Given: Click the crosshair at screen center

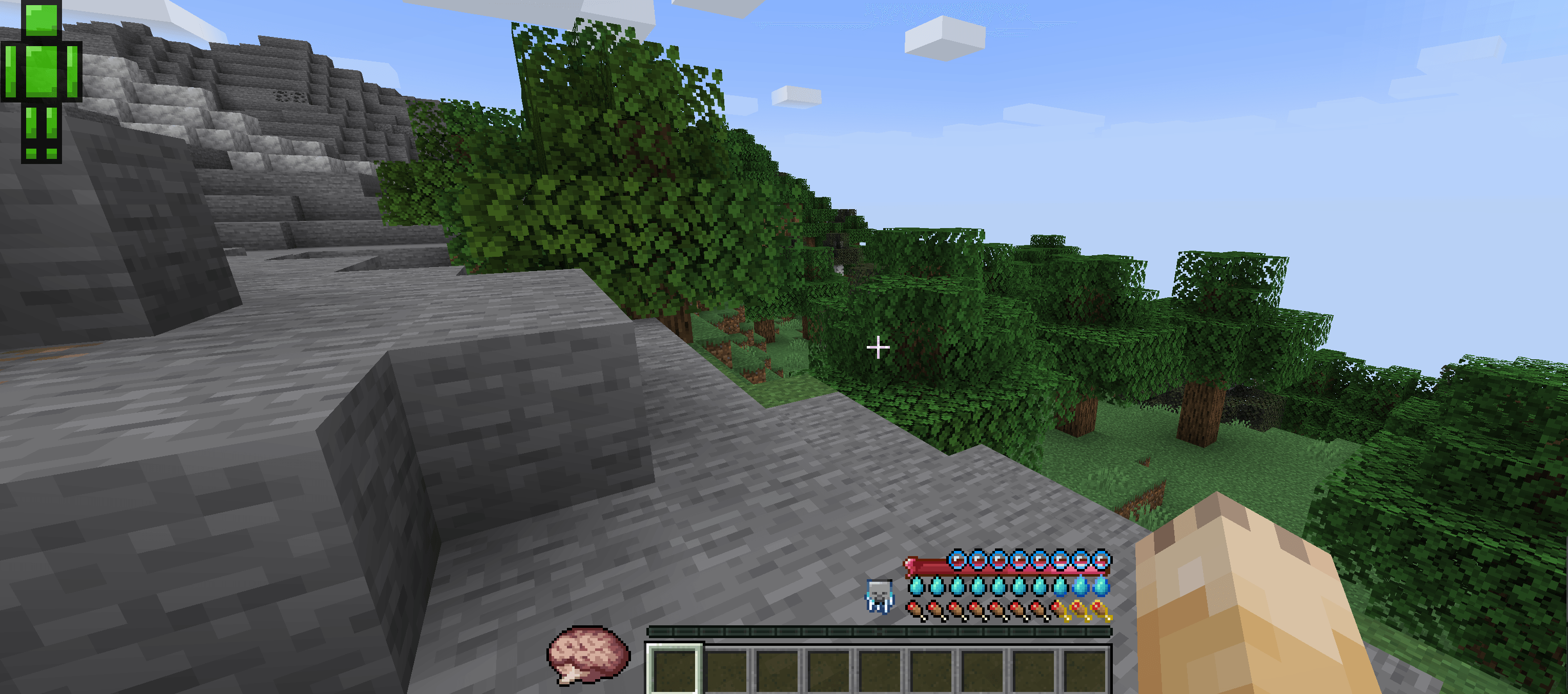Looking at the screenshot, I should click(879, 347).
